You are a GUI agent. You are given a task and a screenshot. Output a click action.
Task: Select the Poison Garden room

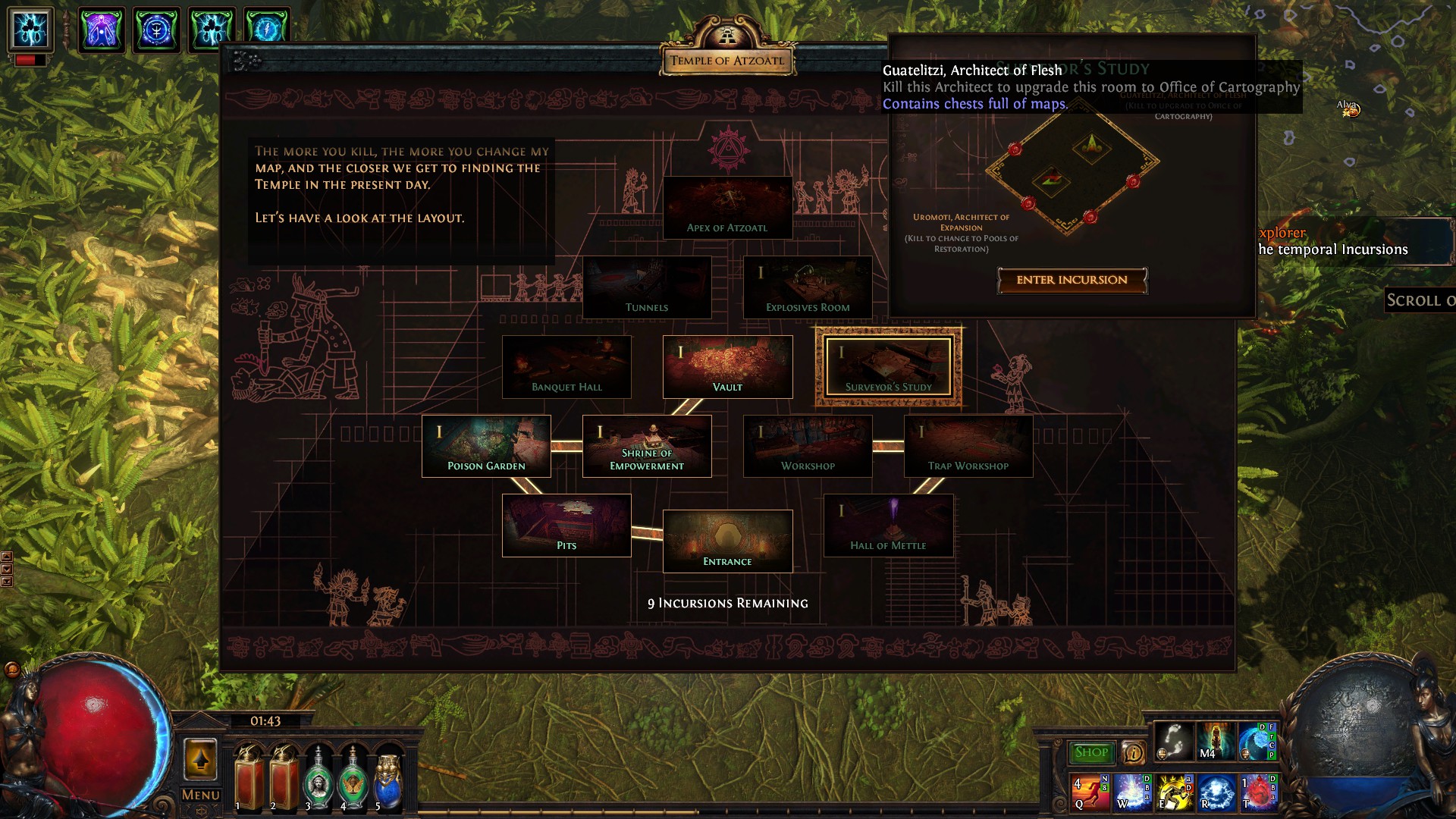(486, 446)
